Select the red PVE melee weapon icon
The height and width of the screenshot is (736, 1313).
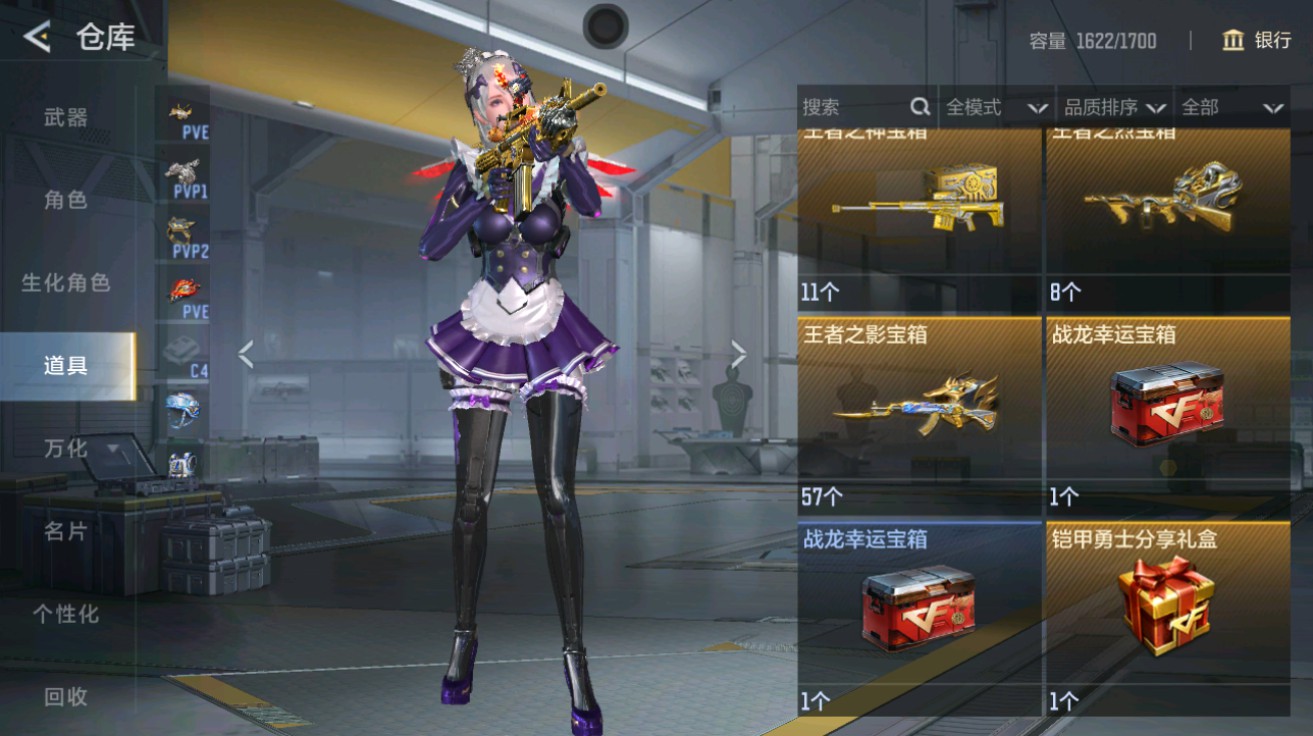click(183, 292)
